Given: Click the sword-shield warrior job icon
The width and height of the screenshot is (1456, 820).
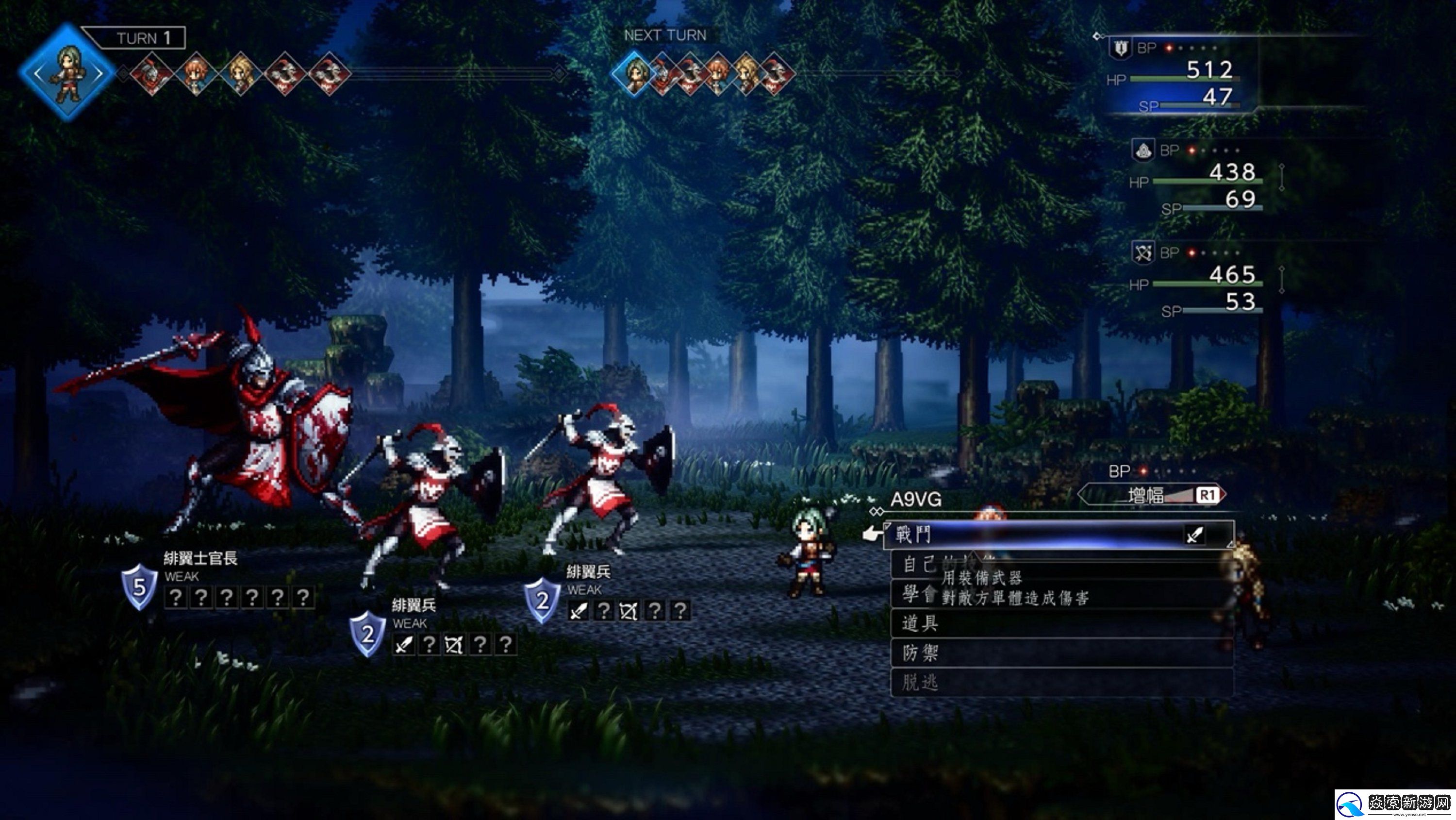Looking at the screenshot, I should pos(1120,48).
